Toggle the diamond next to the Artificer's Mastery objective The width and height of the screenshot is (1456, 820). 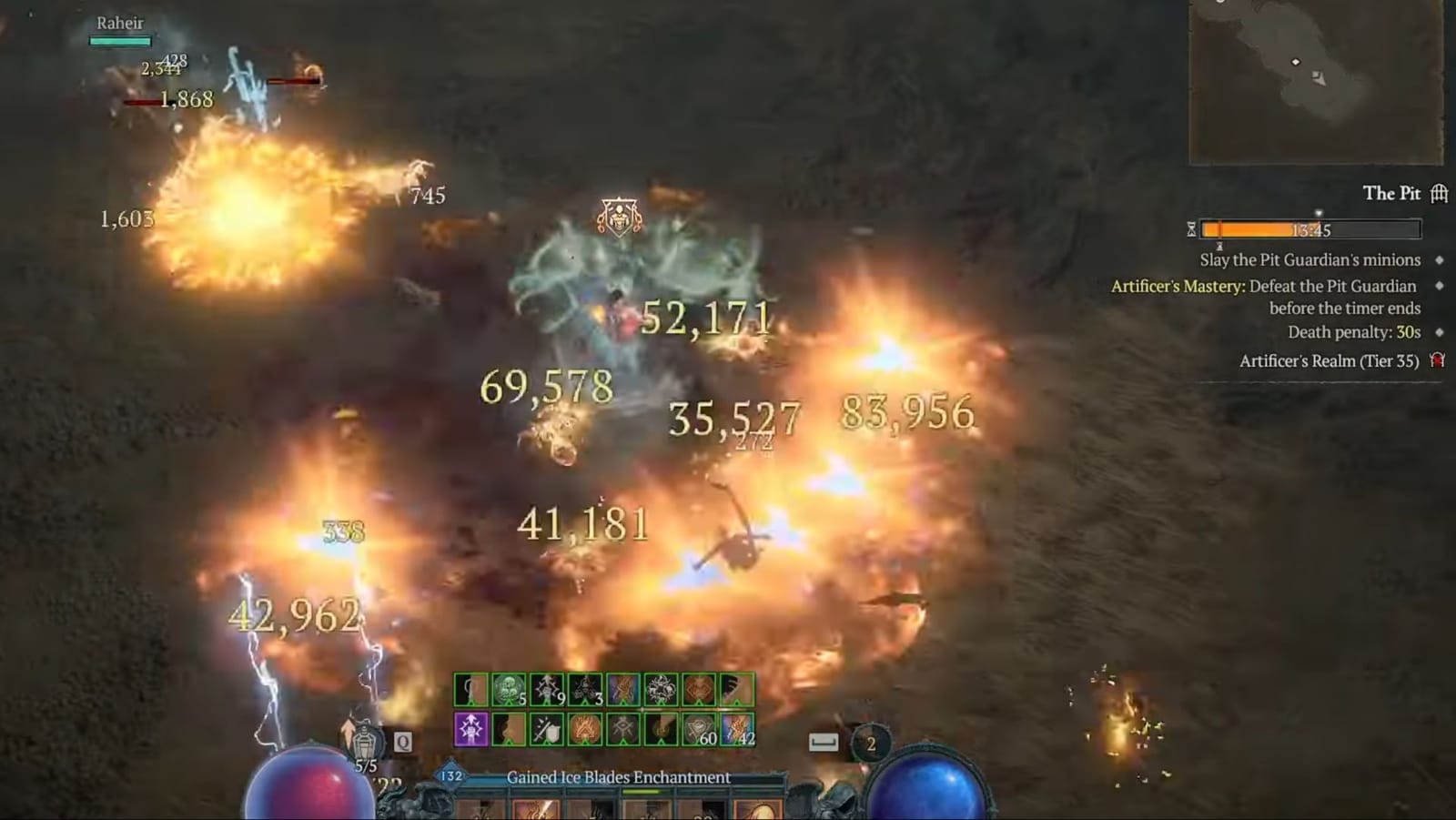click(1440, 287)
